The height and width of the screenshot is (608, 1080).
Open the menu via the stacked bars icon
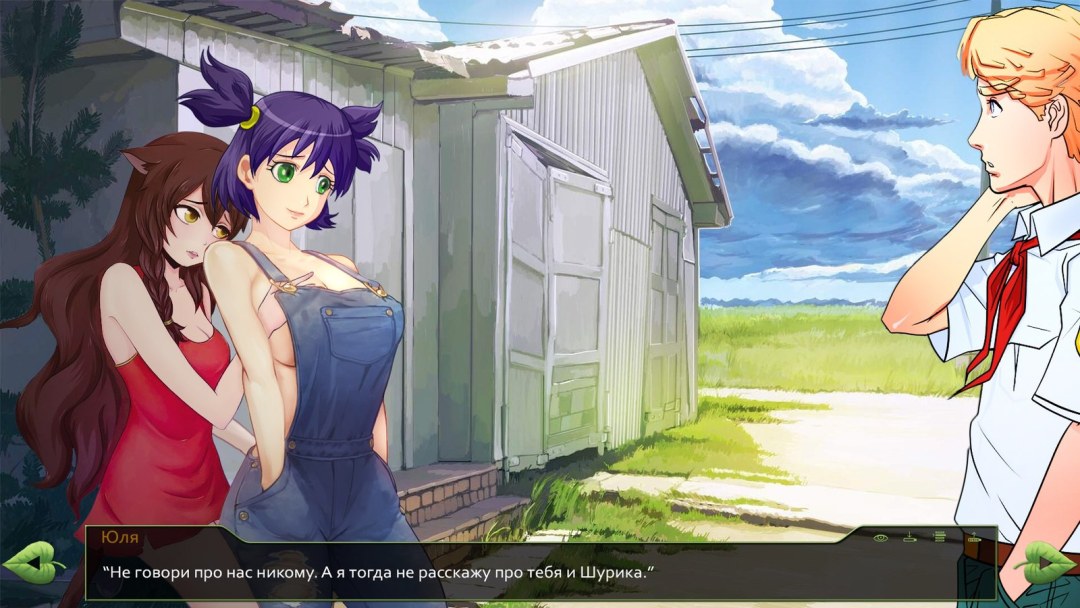[x=940, y=538]
